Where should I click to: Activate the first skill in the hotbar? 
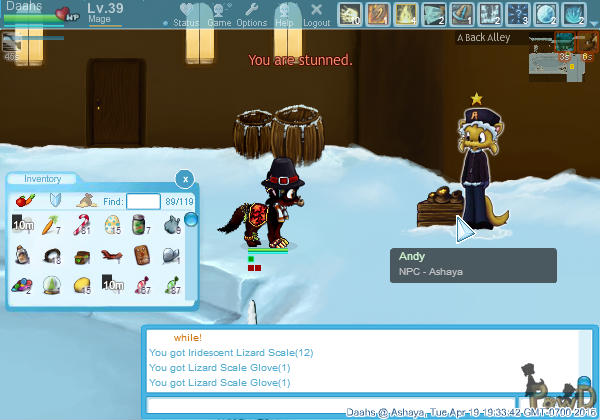pos(350,14)
